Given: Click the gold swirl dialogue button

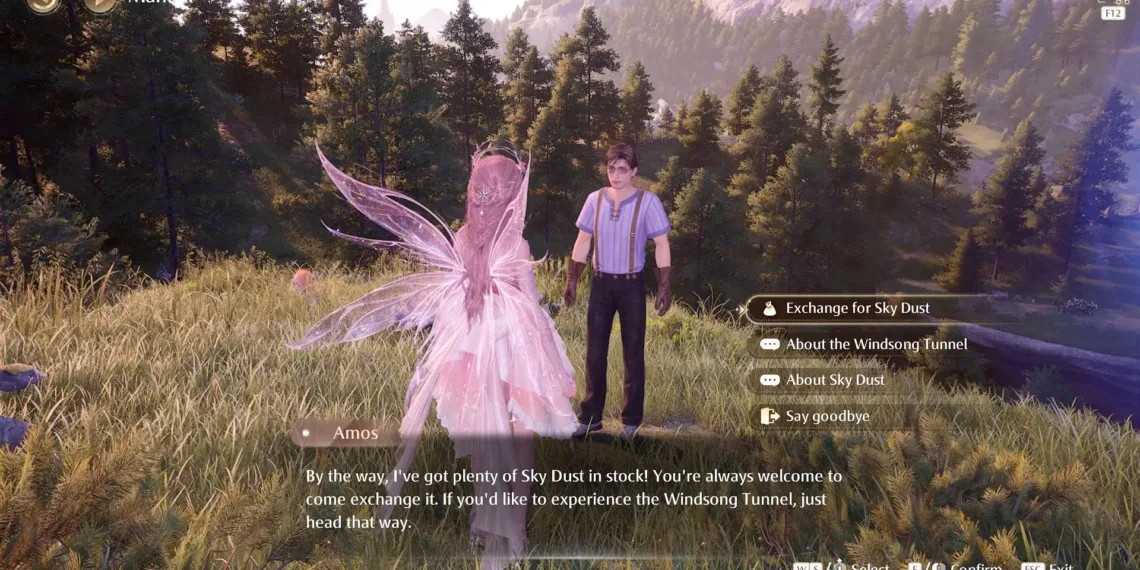Looking at the screenshot, I should point(43,4).
